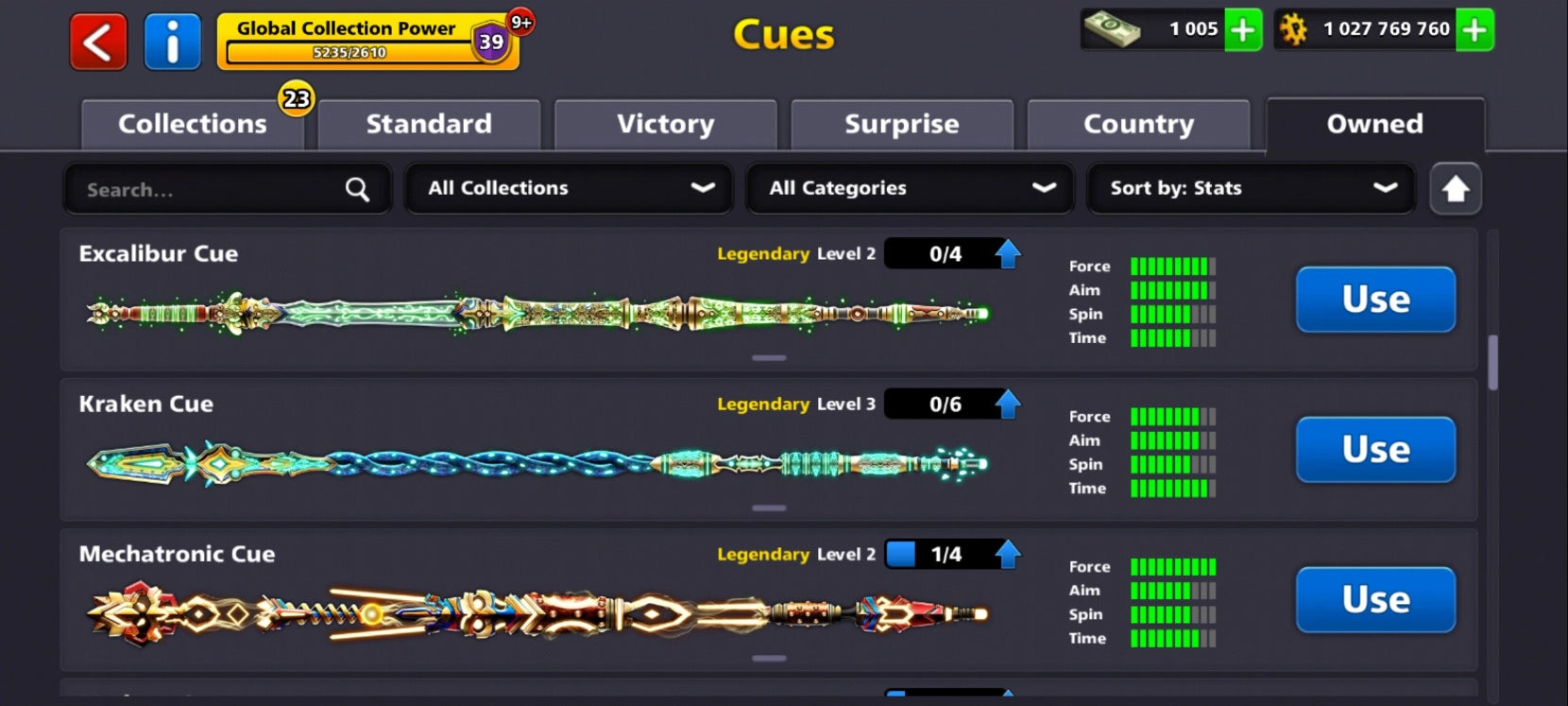The width and height of the screenshot is (1568, 706).
Task: Expand the All Categories dropdown
Action: (x=909, y=188)
